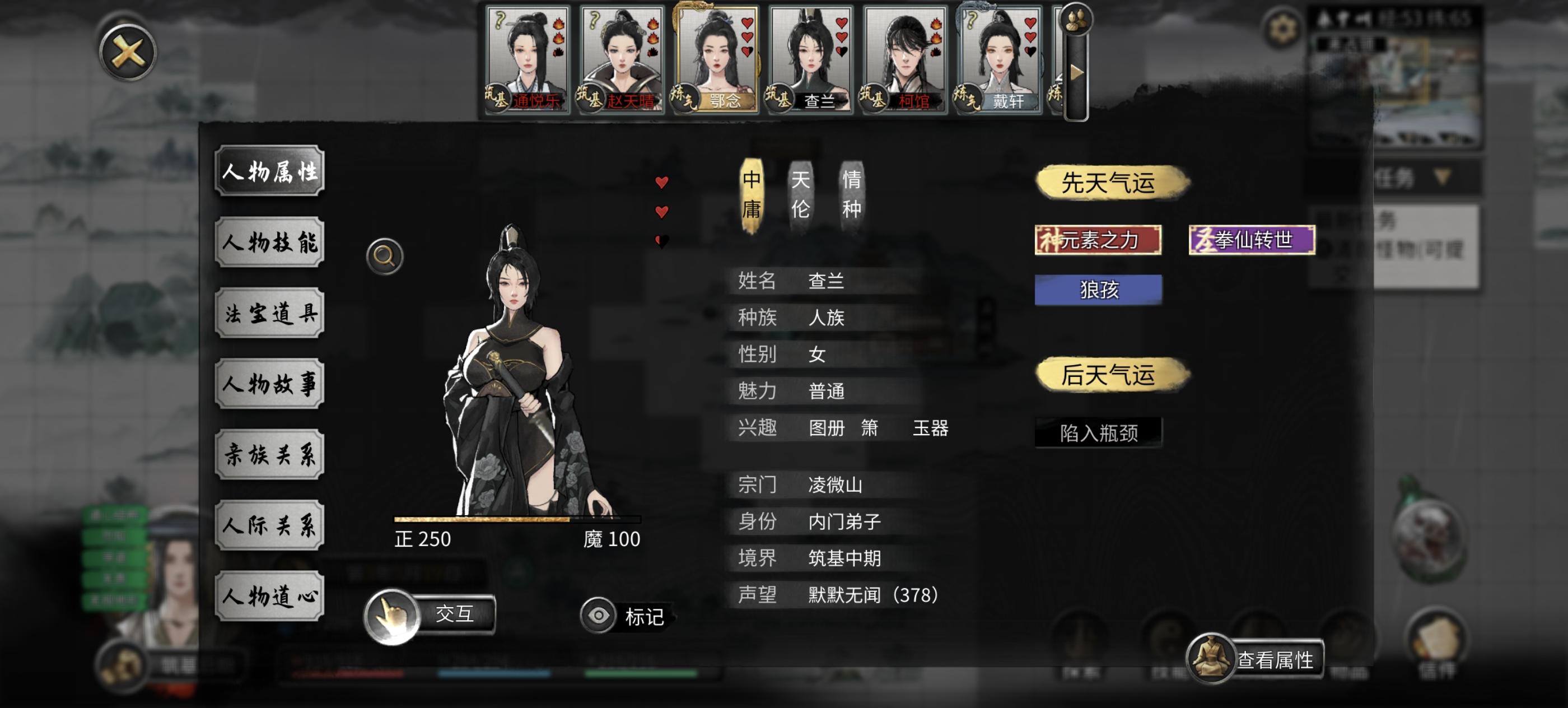Click the flame icon on 柯馆's portrait card

point(937,27)
